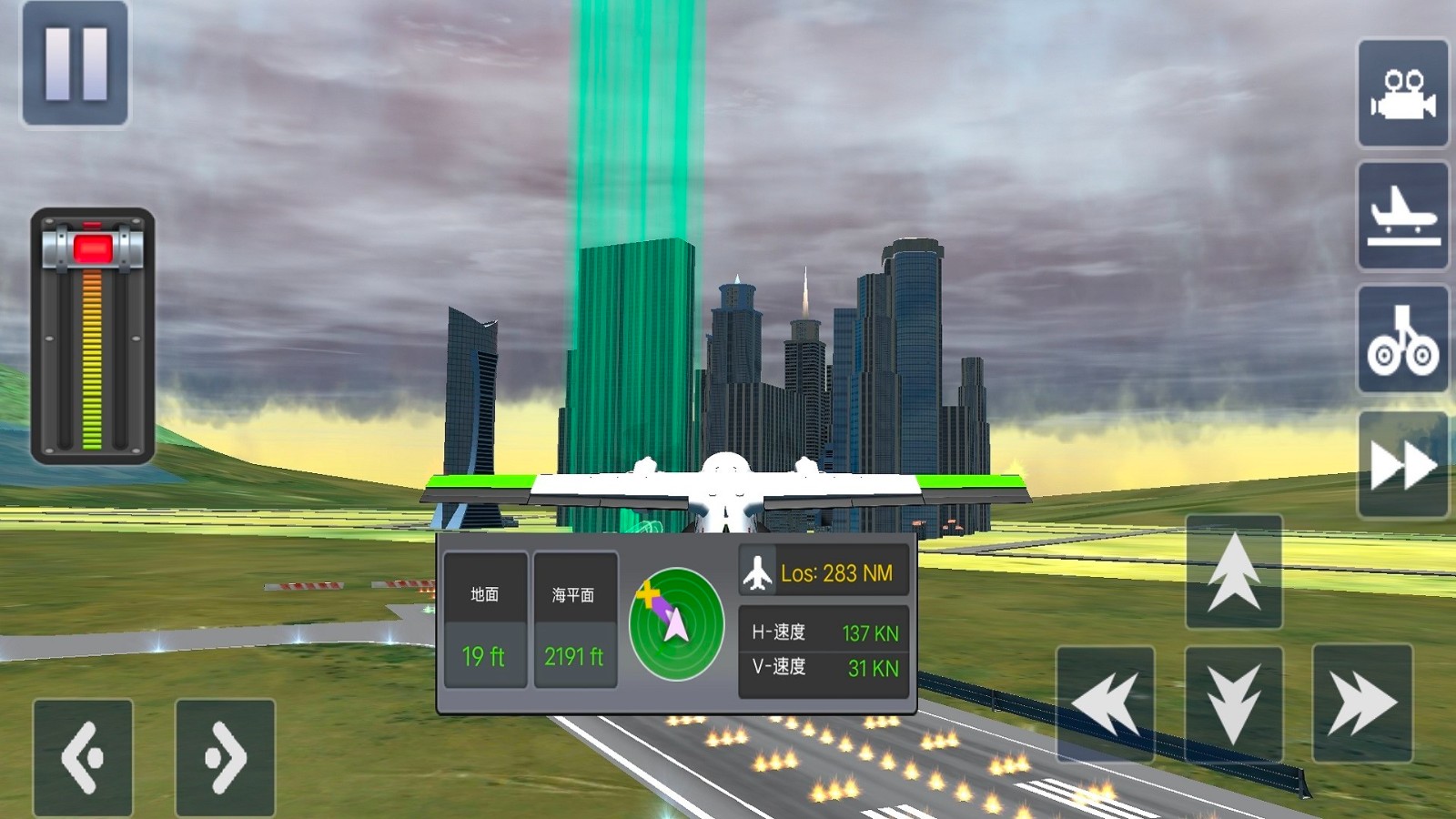Steer rudder right with the right chevron
The image size is (1456, 819).
[225, 757]
